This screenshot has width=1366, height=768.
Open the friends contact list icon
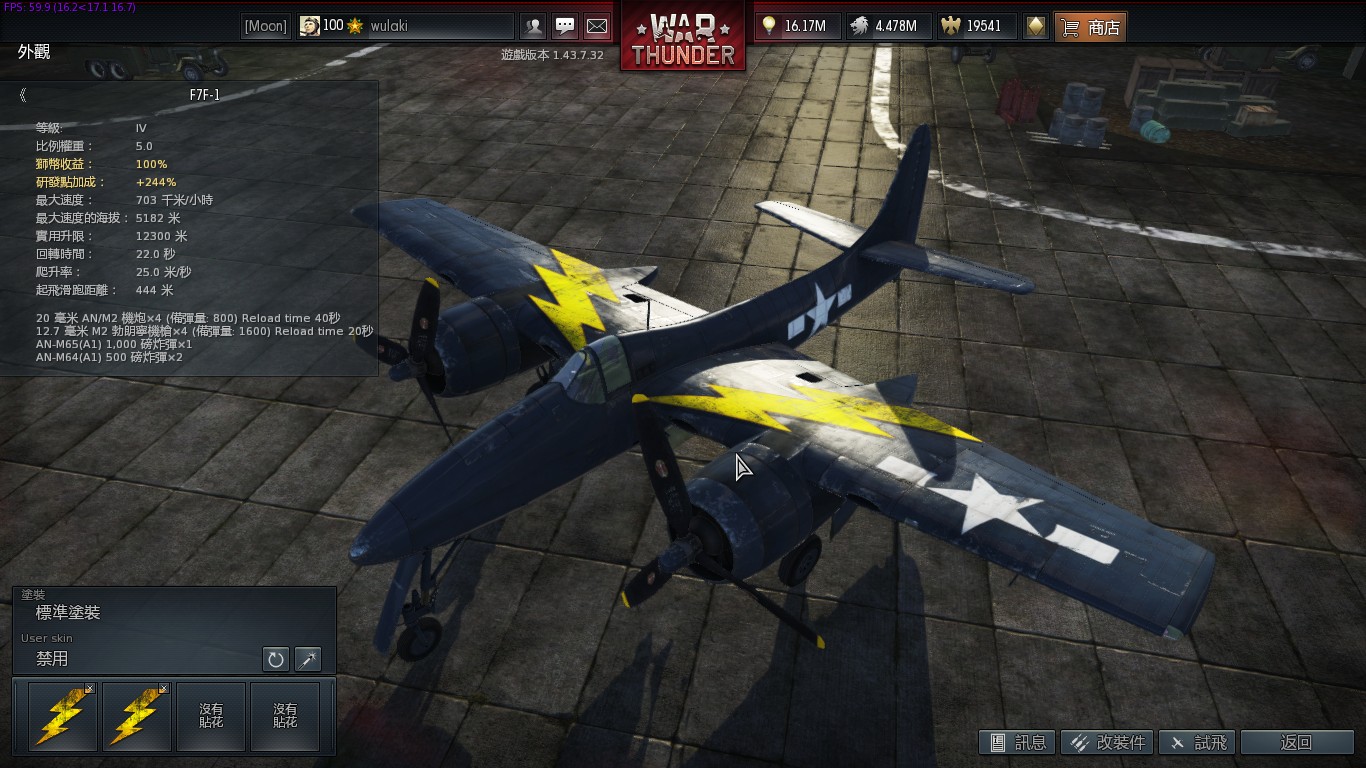[534, 26]
